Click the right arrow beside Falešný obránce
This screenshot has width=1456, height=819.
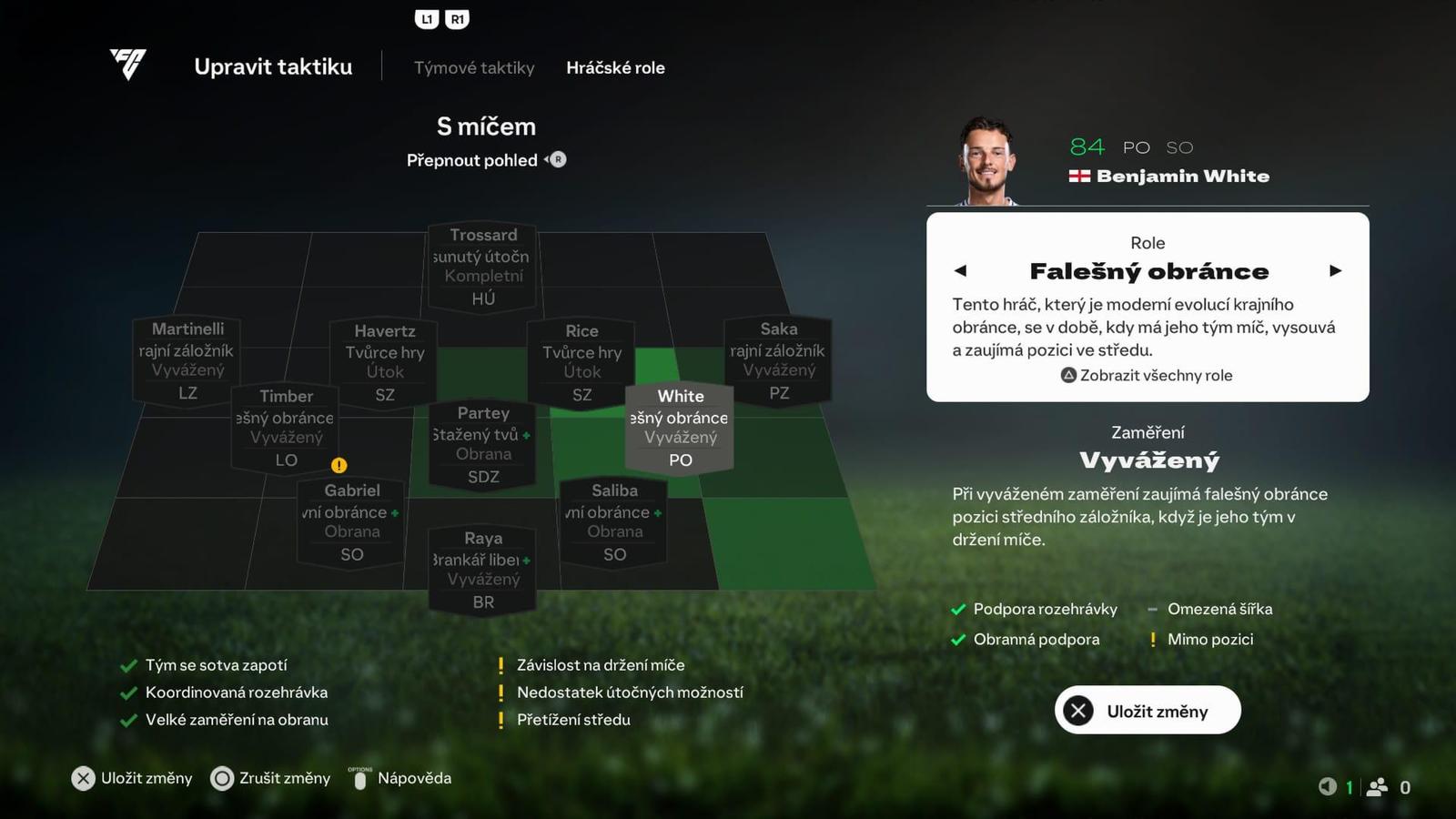tap(1336, 270)
